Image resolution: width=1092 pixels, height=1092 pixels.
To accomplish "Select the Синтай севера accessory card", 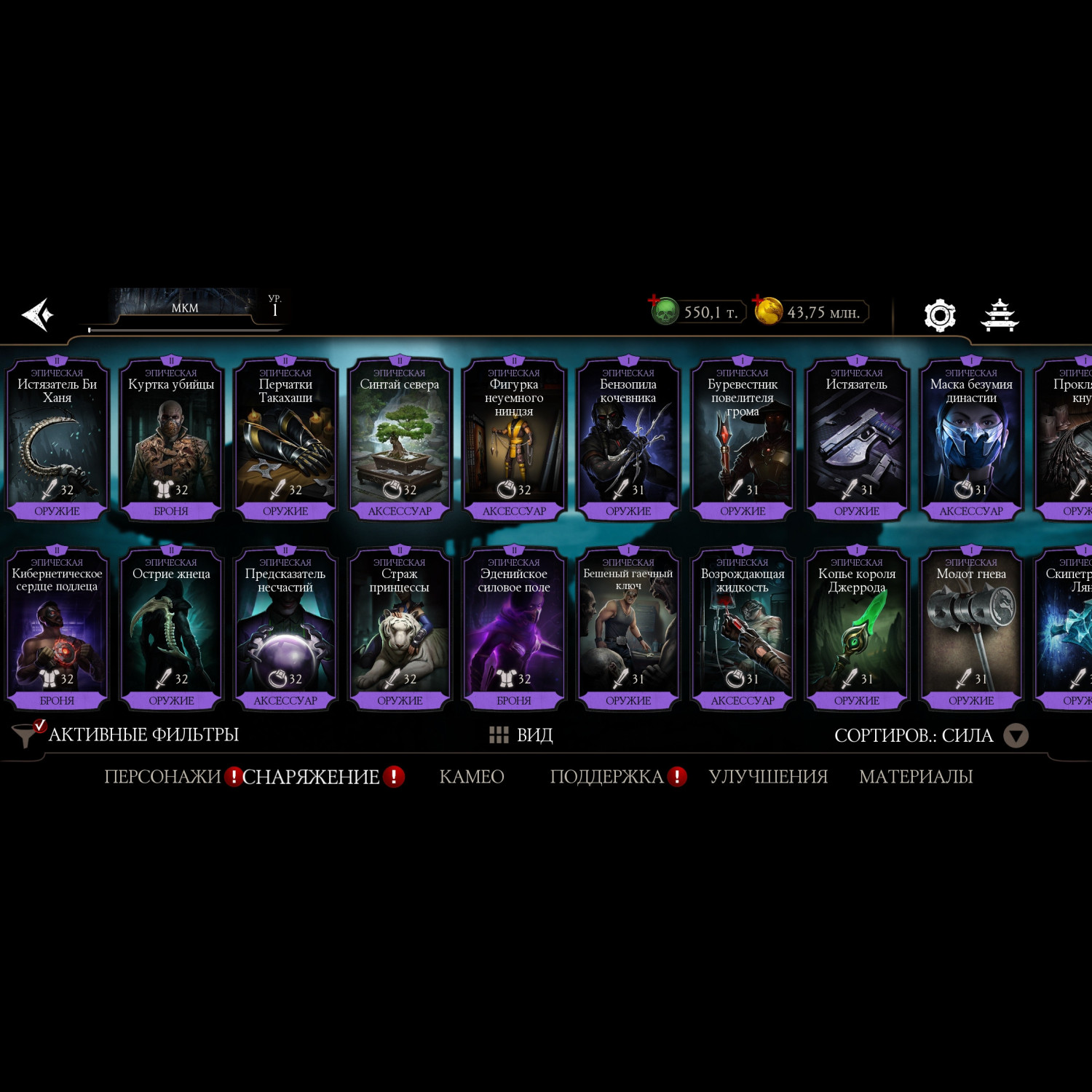I will pos(400,438).
